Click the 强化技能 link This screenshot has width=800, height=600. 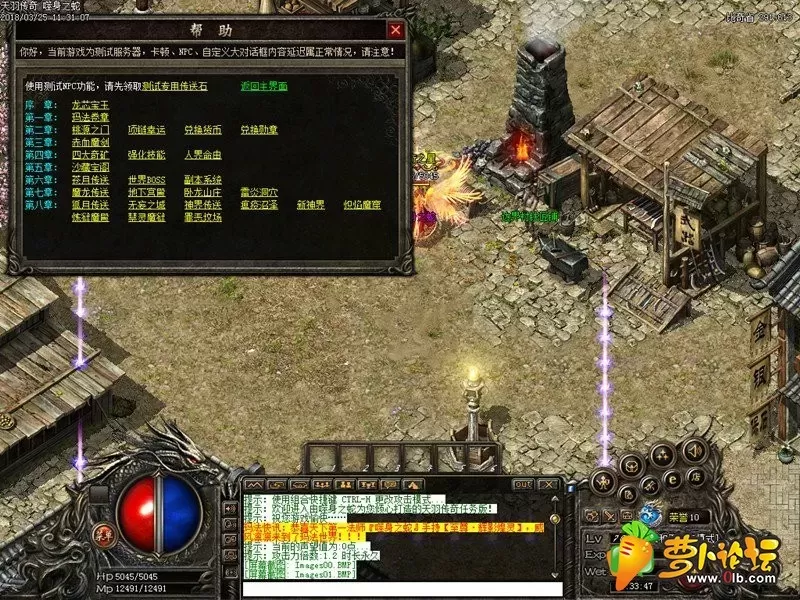tap(146, 155)
